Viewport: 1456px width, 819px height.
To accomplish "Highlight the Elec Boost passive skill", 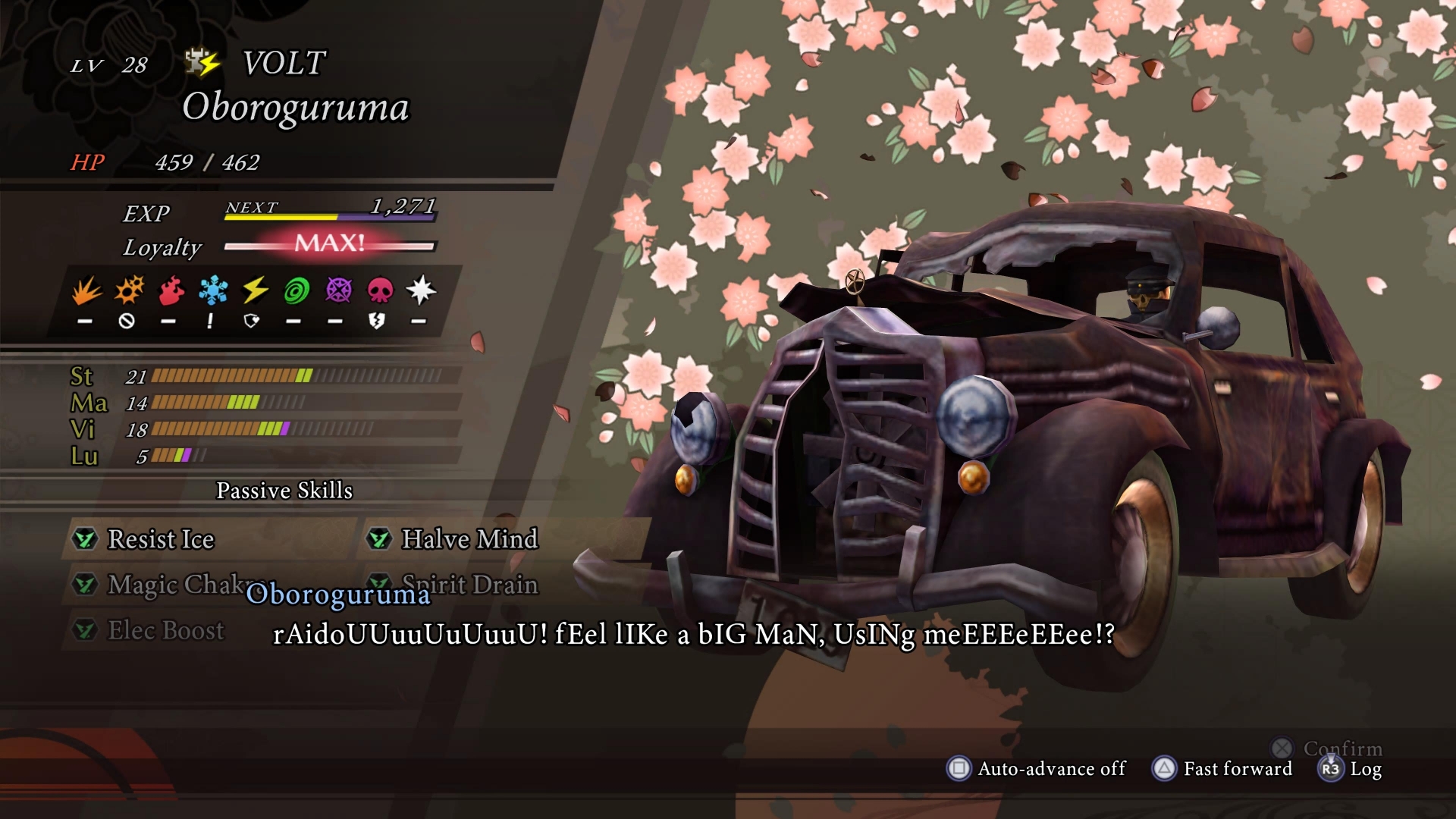I will point(165,629).
